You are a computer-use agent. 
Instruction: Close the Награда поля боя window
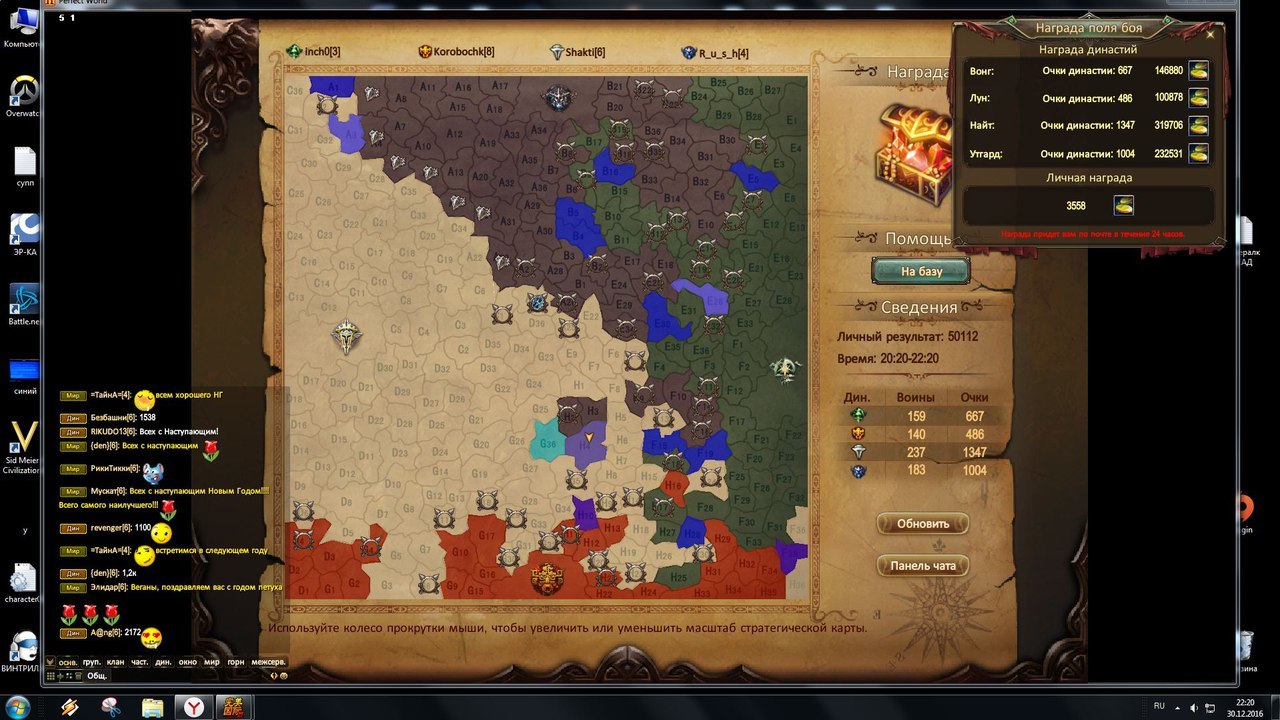[1210, 34]
